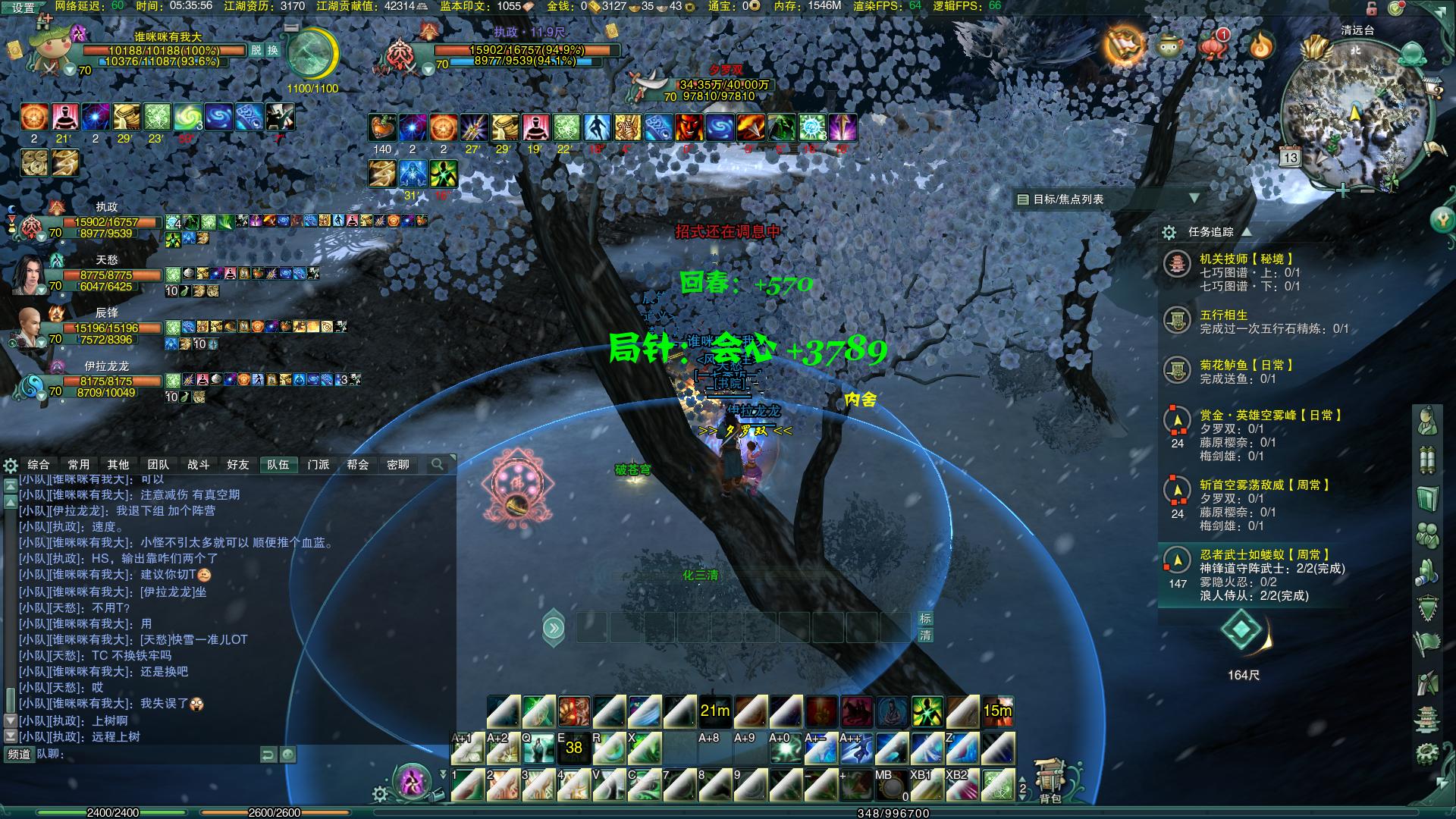Open the 频道 channel selector
The height and width of the screenshot is (819, 1456).
tap(19, 754)
